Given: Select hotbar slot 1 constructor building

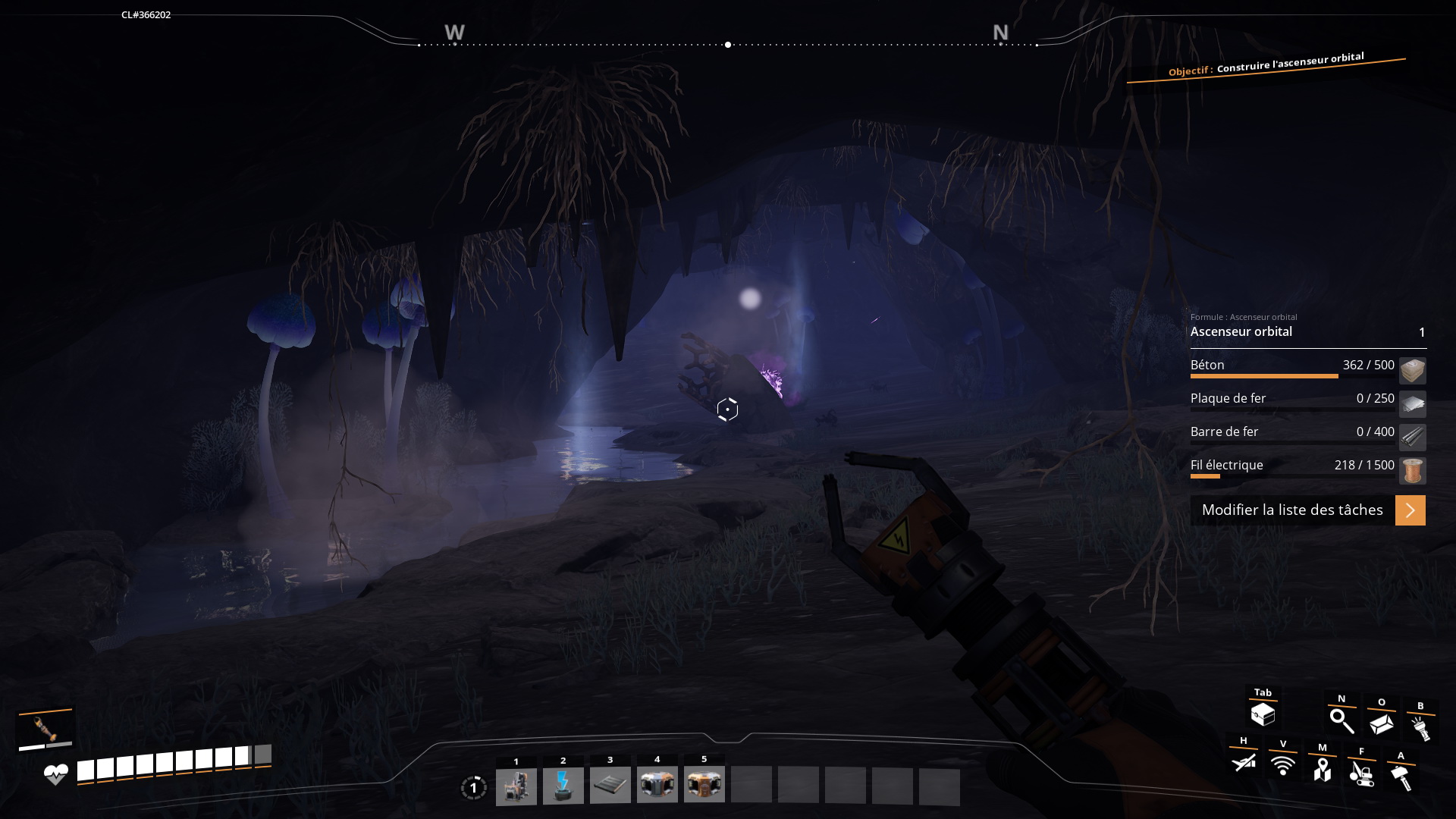Looking at the screenshot, I should click(x=516, y=786).
